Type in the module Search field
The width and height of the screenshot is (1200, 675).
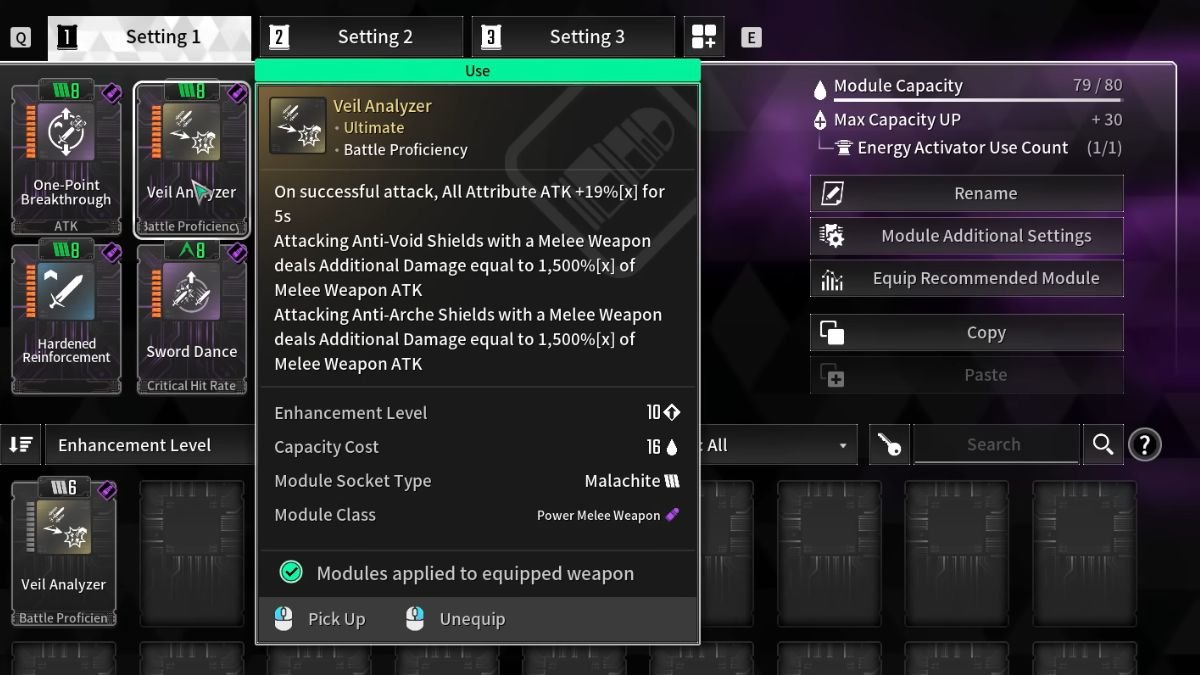994,445
